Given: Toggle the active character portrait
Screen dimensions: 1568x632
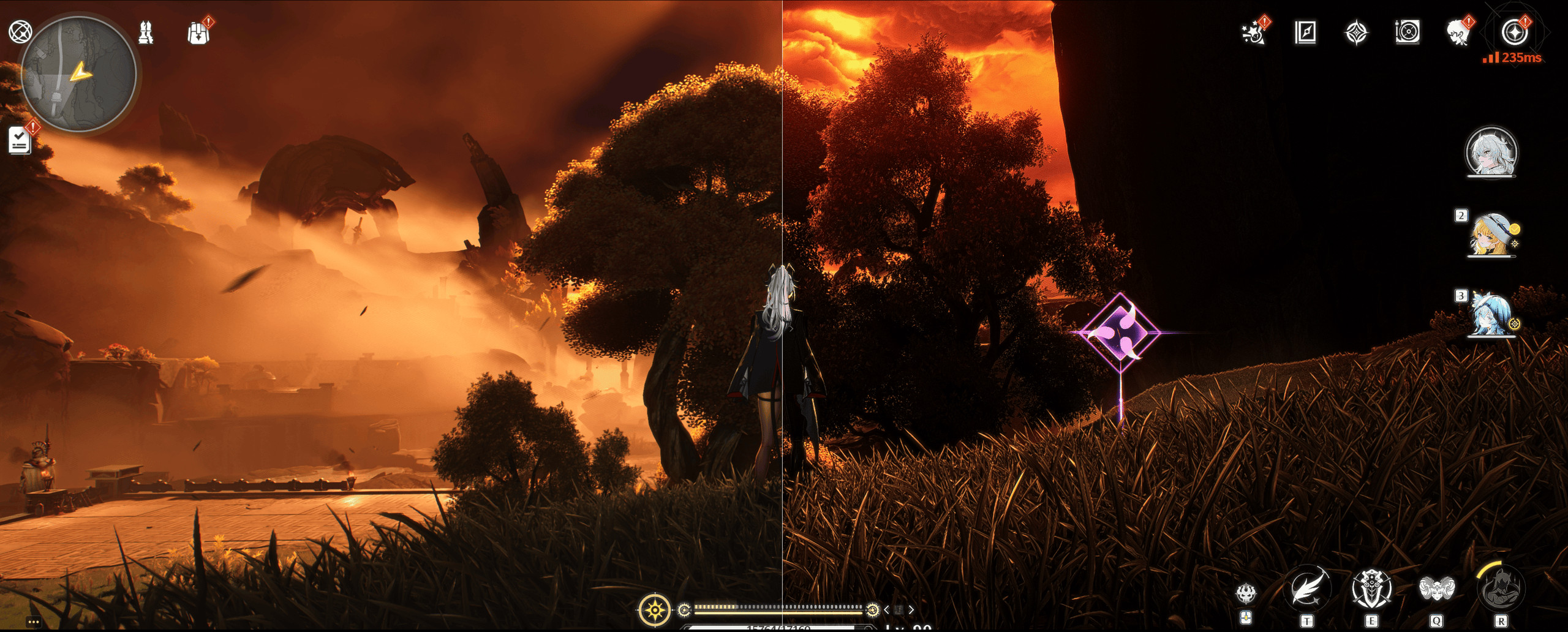Looking at the screenshot, I should pos(1491,154).
